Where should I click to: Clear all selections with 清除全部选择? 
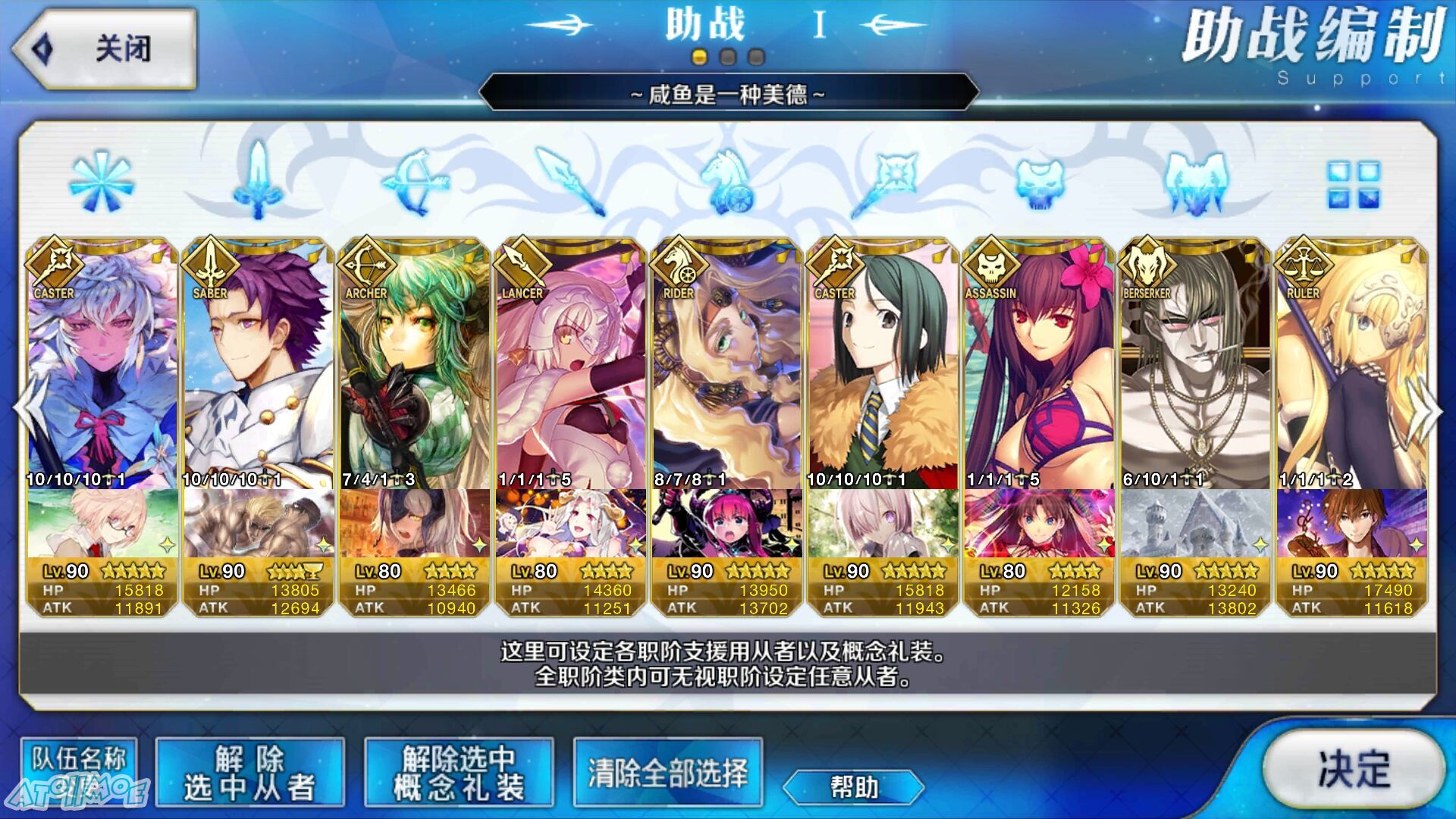(x=667, y=773)
